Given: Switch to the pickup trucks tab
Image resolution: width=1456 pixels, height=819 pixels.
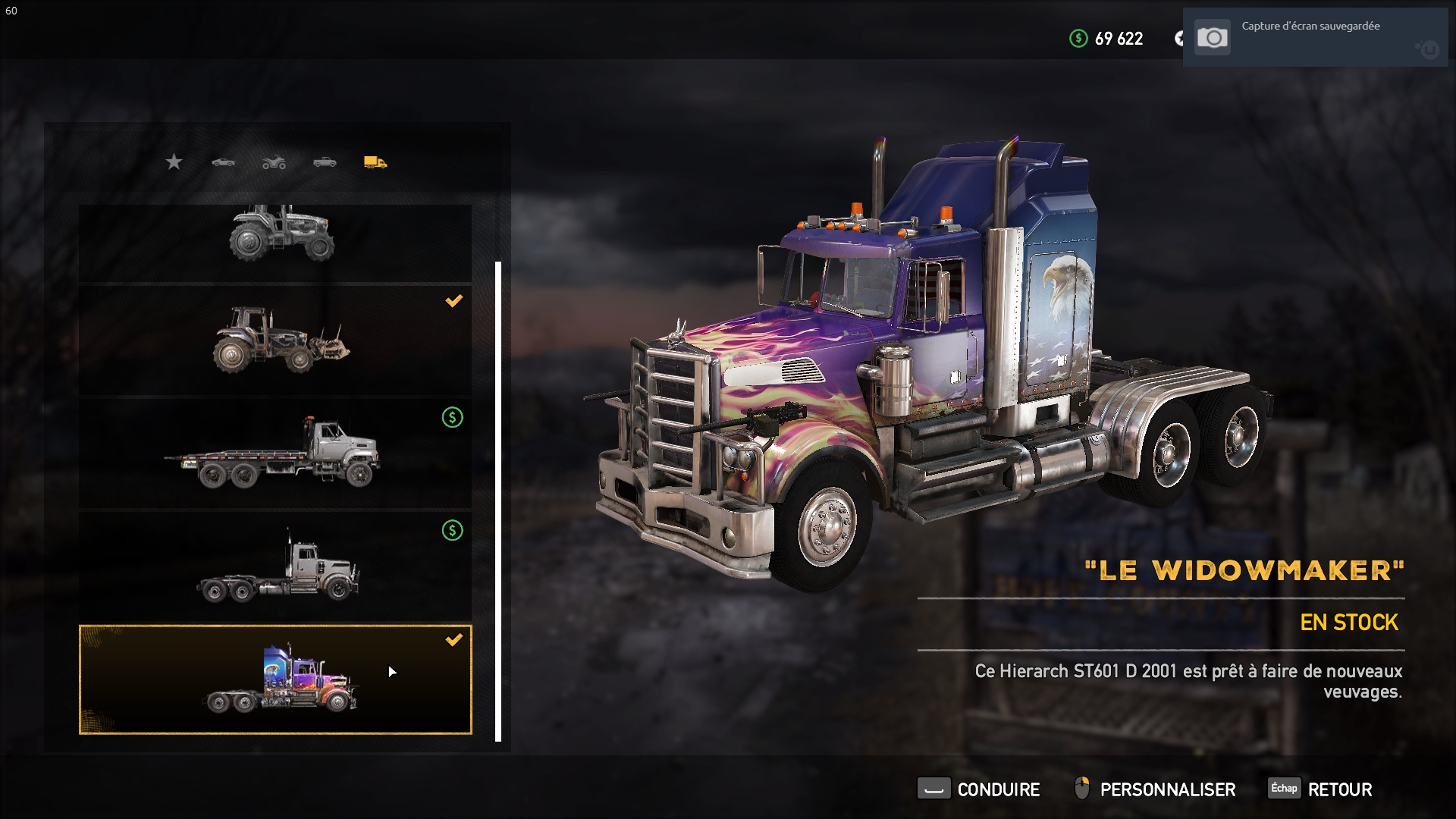Looking at the screenshot, I should click(325, 162).
